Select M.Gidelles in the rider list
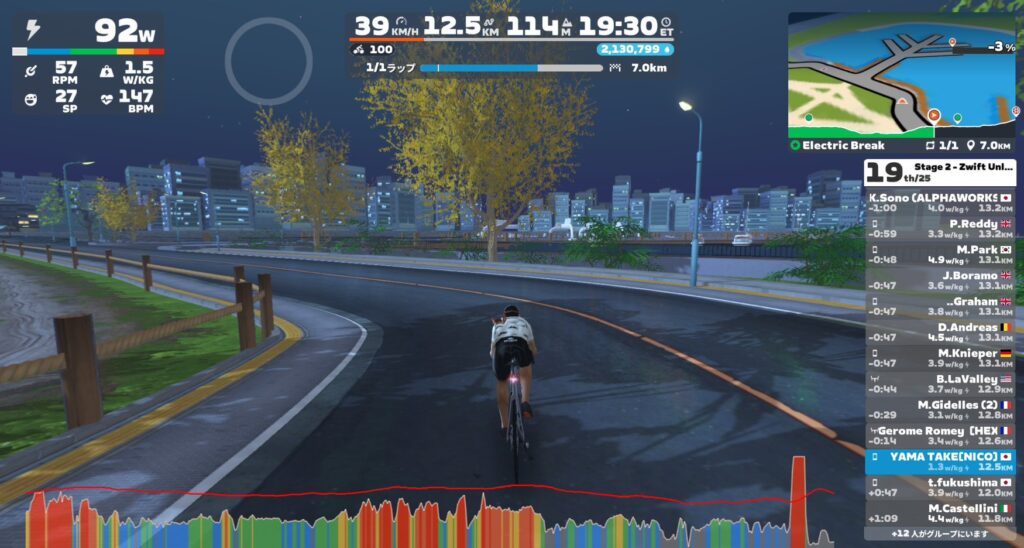 pos(939,410)
